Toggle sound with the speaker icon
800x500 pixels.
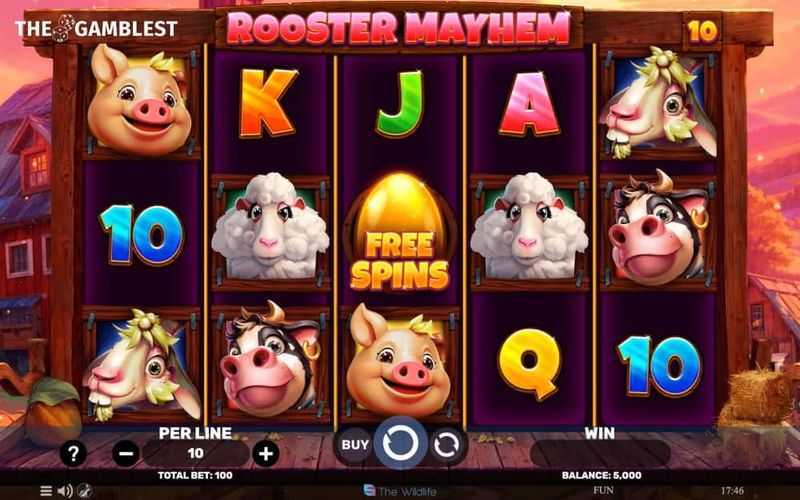[x=65, y=491]
